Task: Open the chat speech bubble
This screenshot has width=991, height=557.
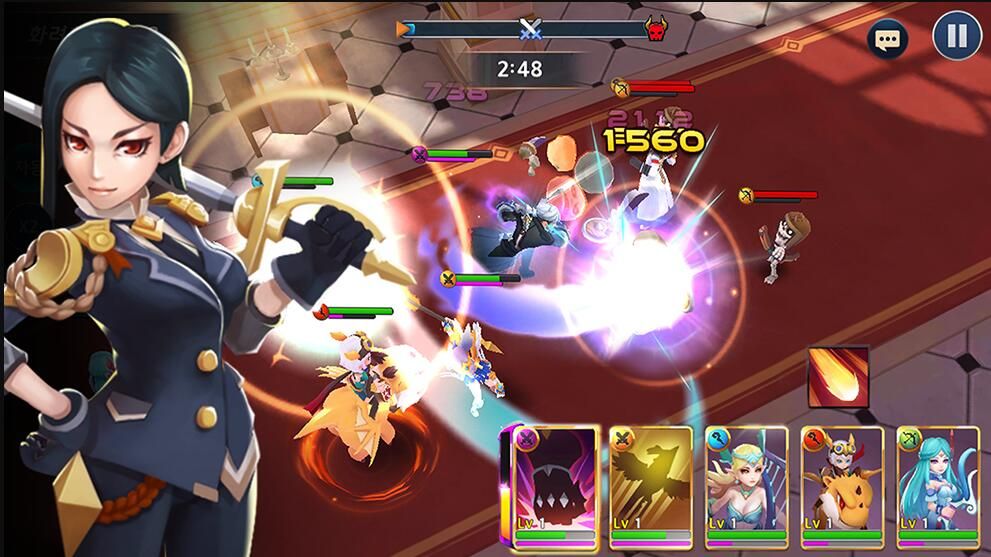Action: pos(887,39)
